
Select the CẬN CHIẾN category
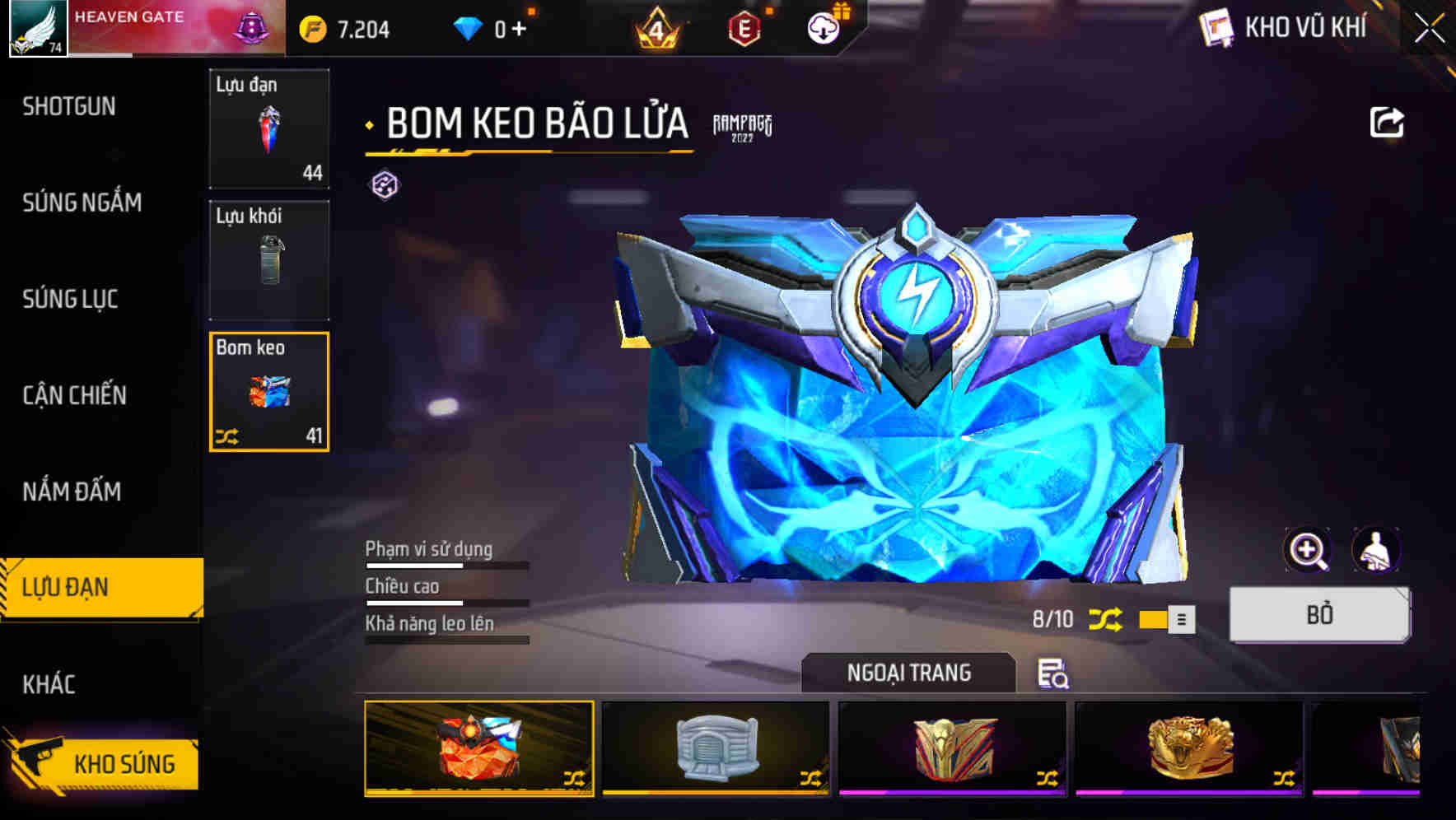72,395
